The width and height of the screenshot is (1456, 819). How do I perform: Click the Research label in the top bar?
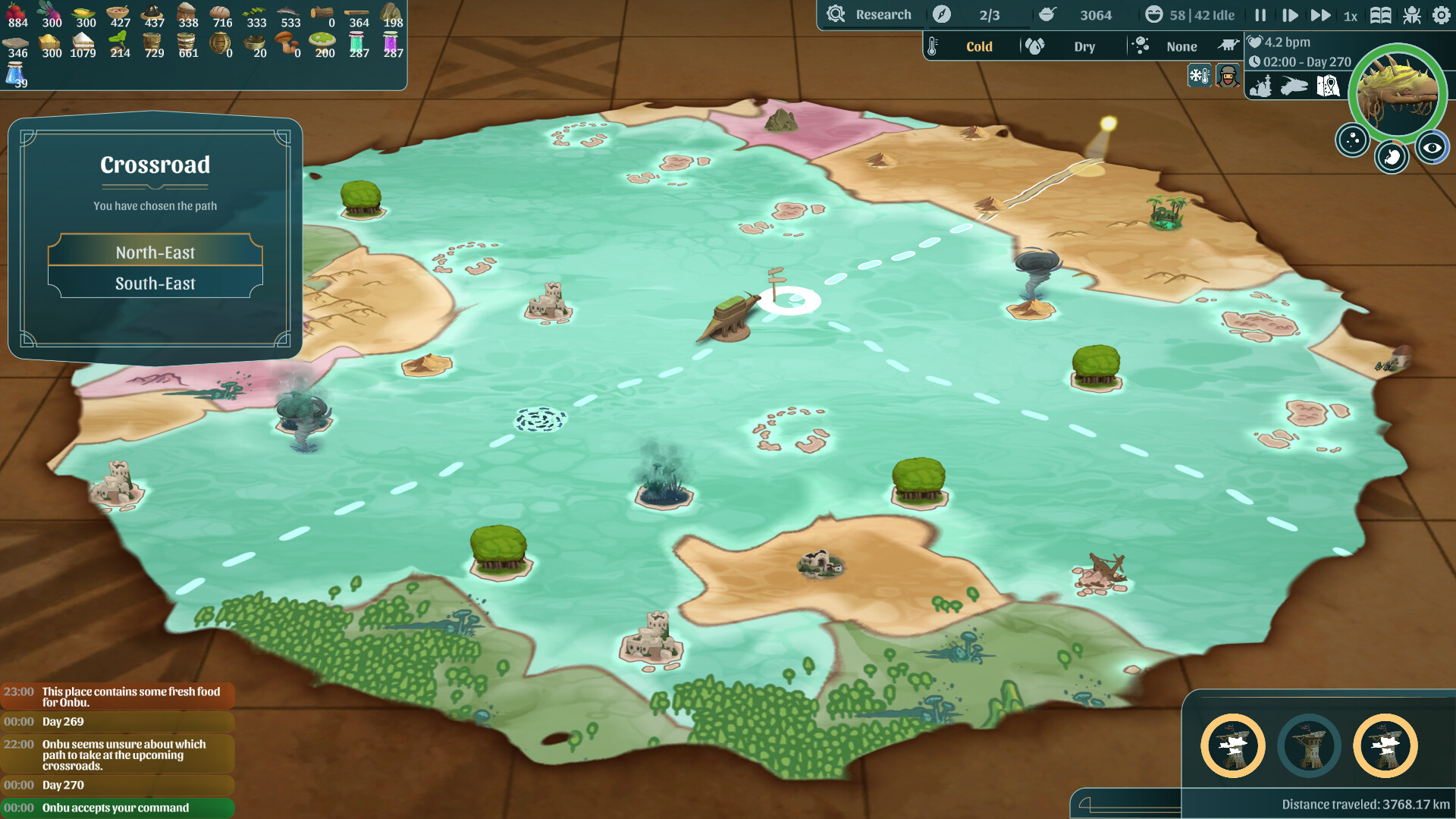883,14
